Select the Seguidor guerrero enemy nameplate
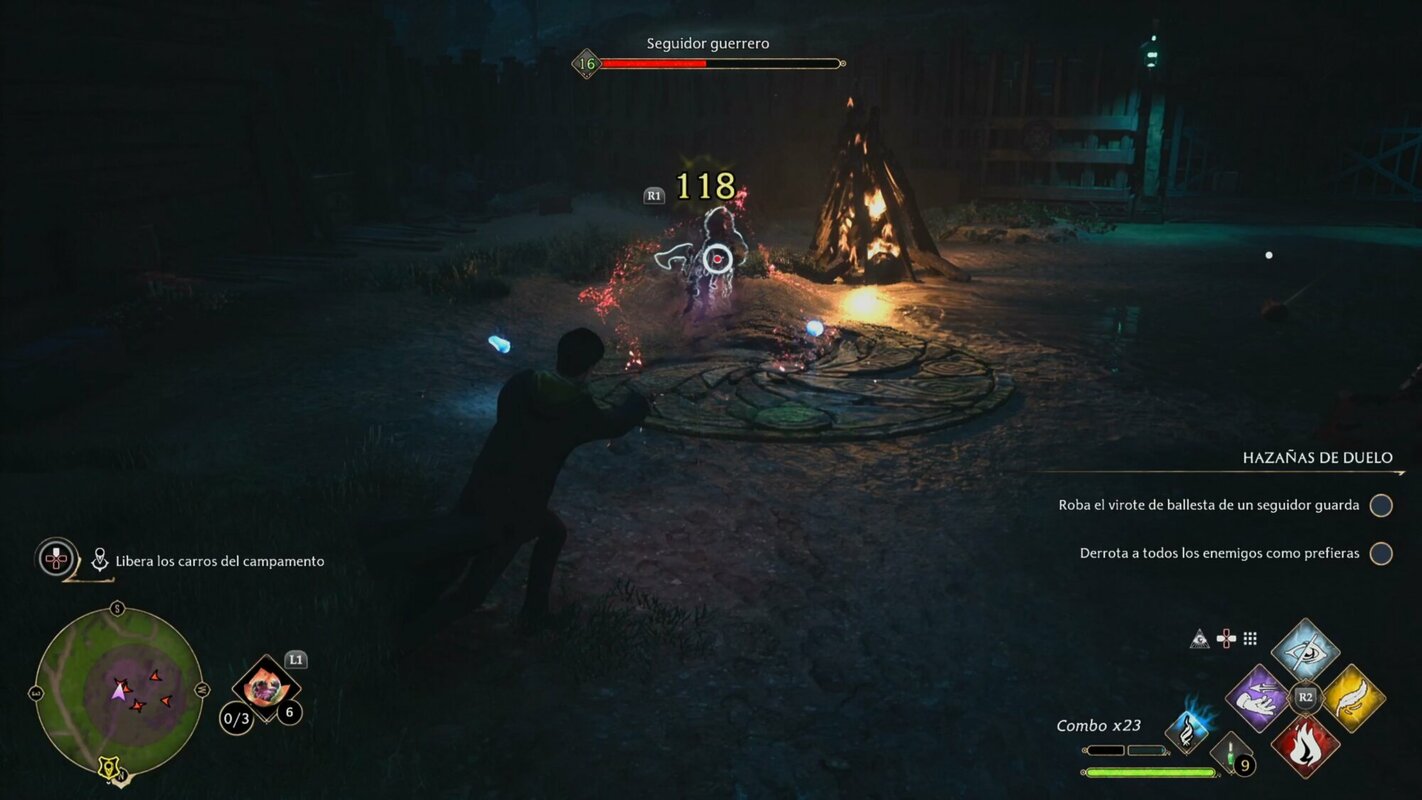The height and width of the screenshot is (800, 1422). [707, 43]
